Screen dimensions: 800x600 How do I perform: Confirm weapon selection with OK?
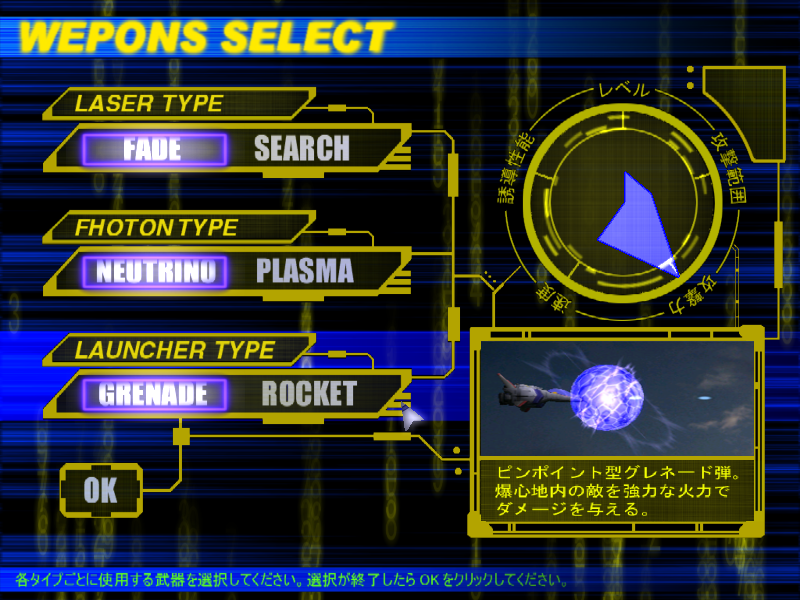tap(100, 490)
